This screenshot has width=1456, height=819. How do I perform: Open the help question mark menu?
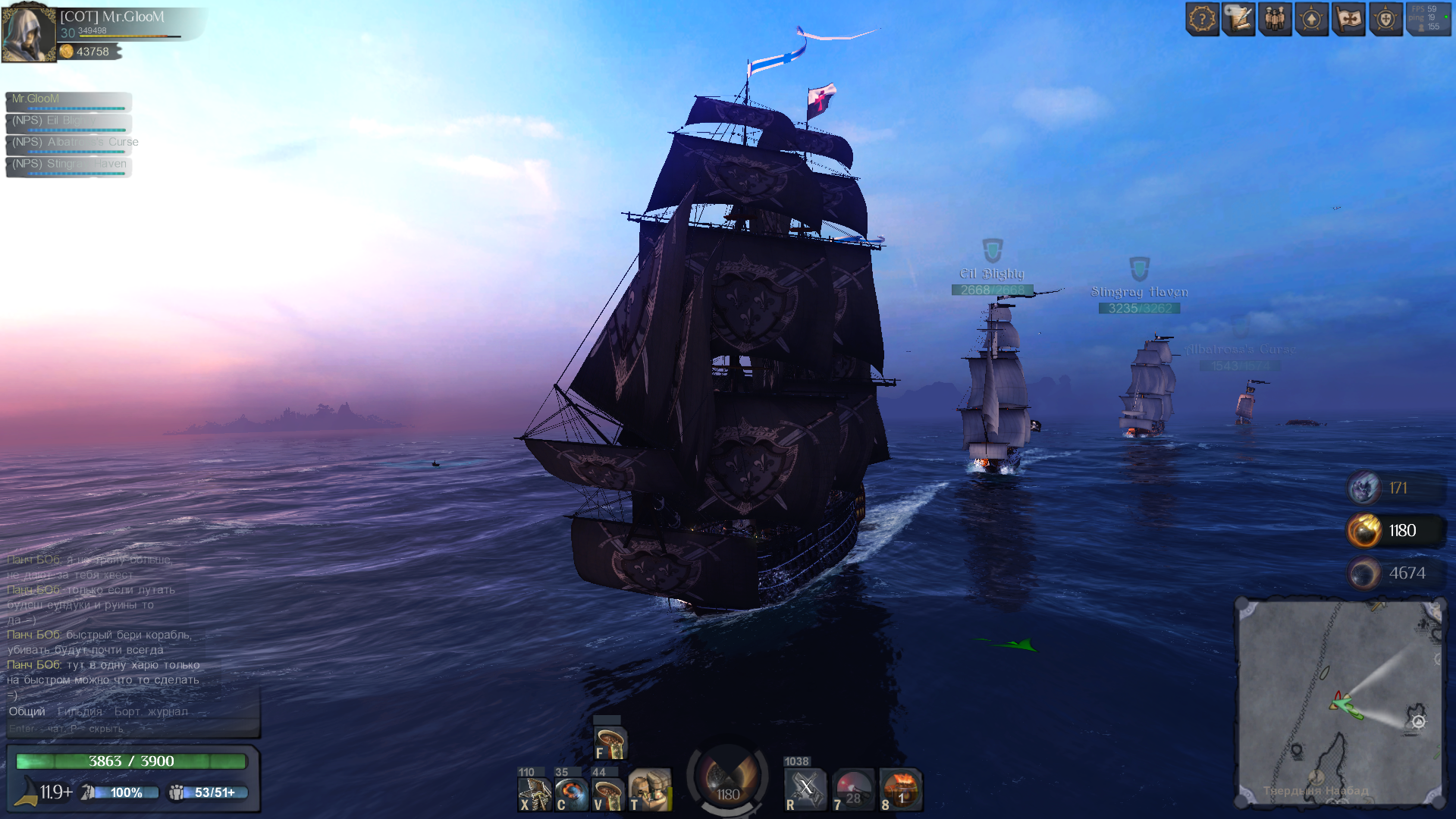(x=1202, y=19)
